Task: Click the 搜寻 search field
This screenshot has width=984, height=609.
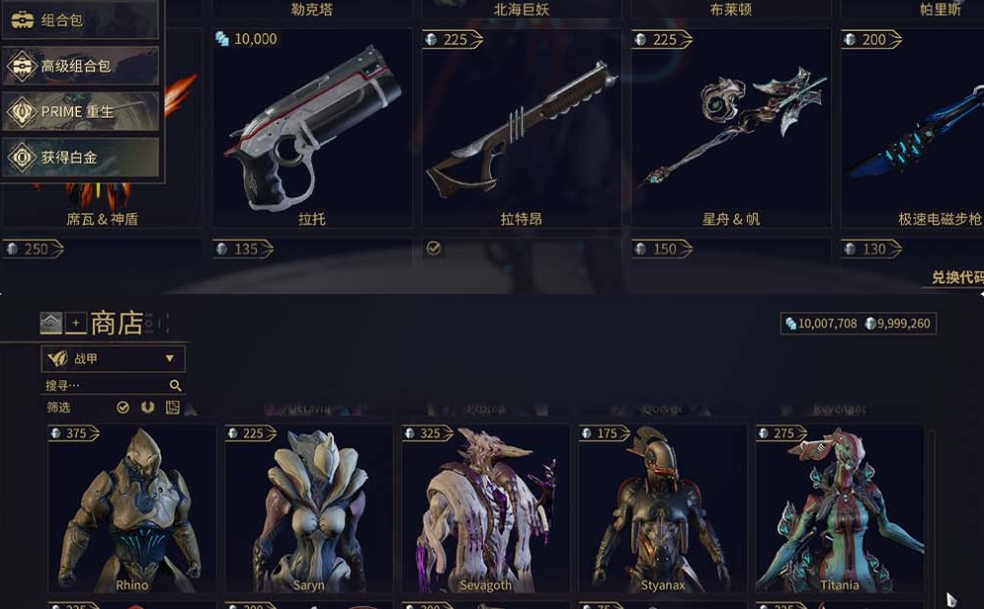Action: [105, 385]
